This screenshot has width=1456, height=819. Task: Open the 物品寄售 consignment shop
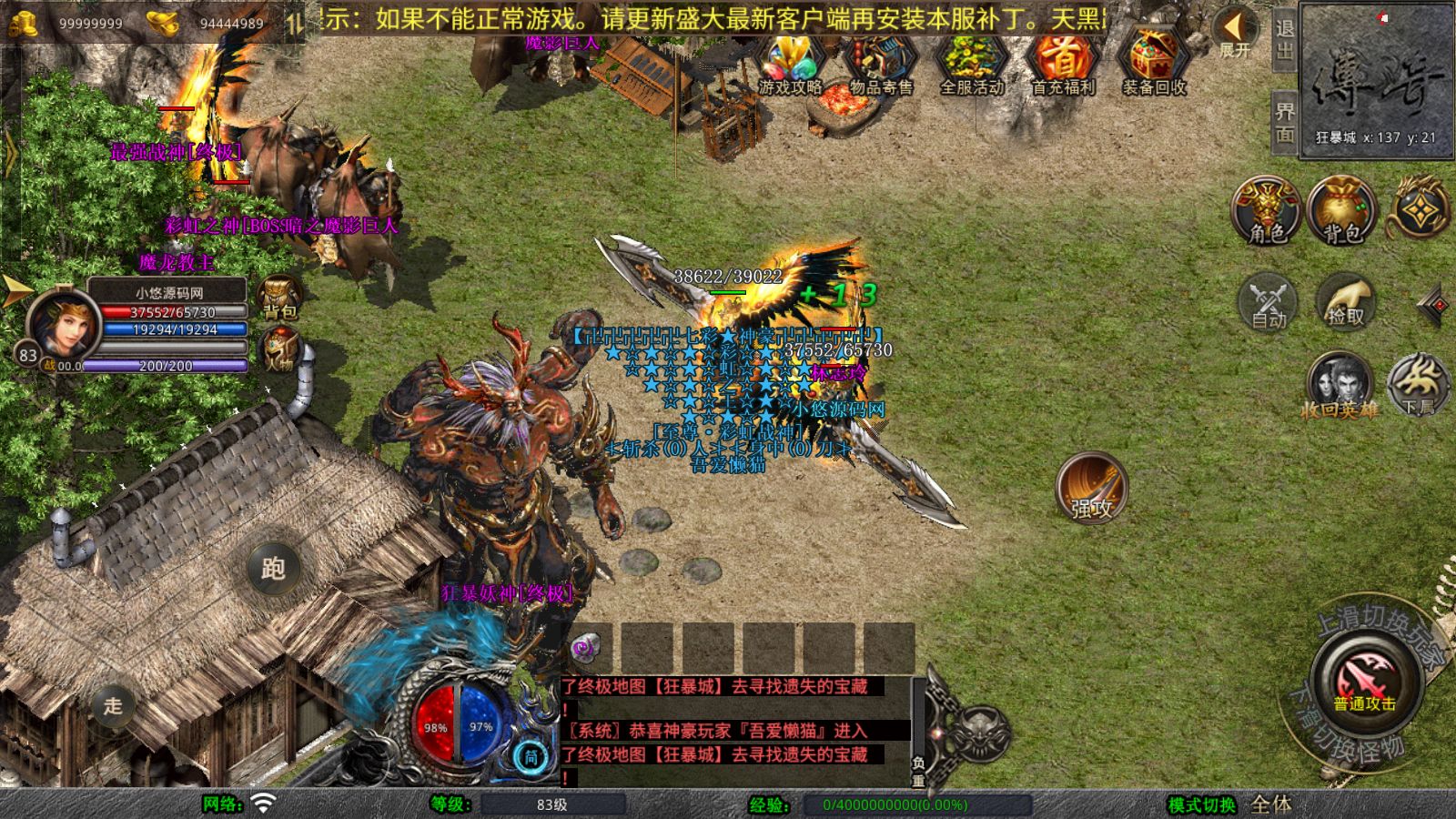(x=881, y=62)
